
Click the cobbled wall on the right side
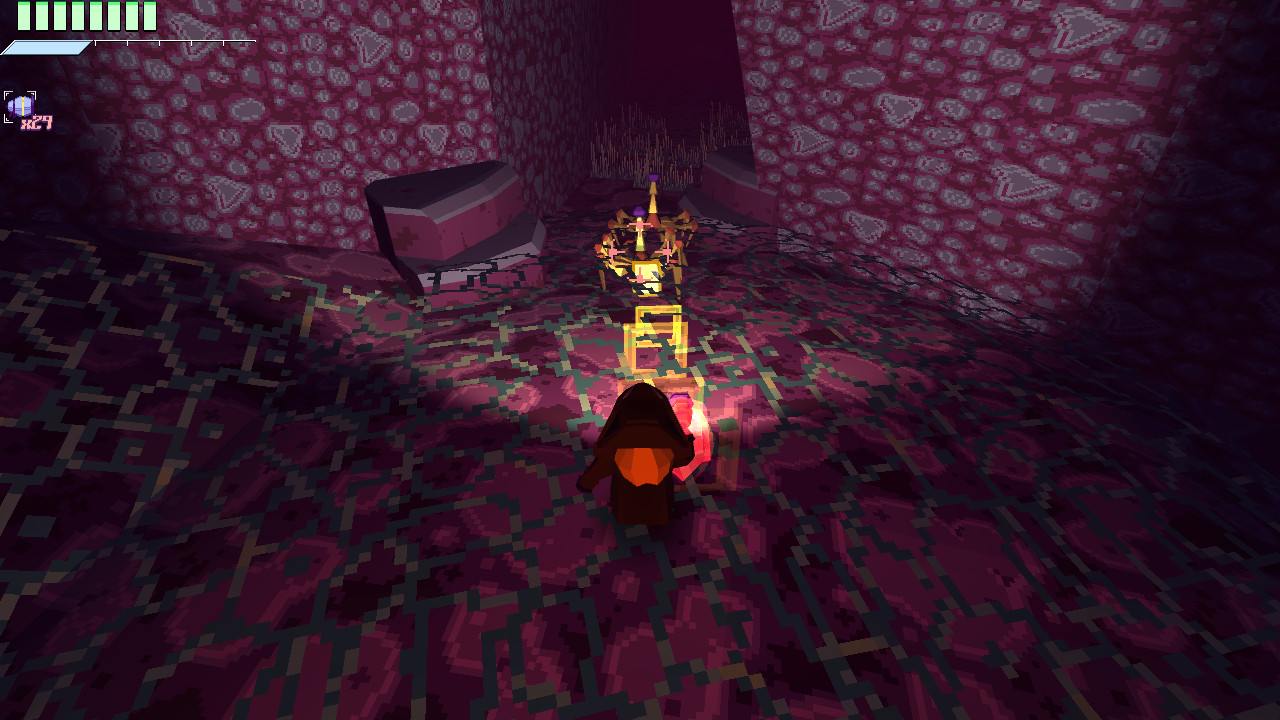1050,150
